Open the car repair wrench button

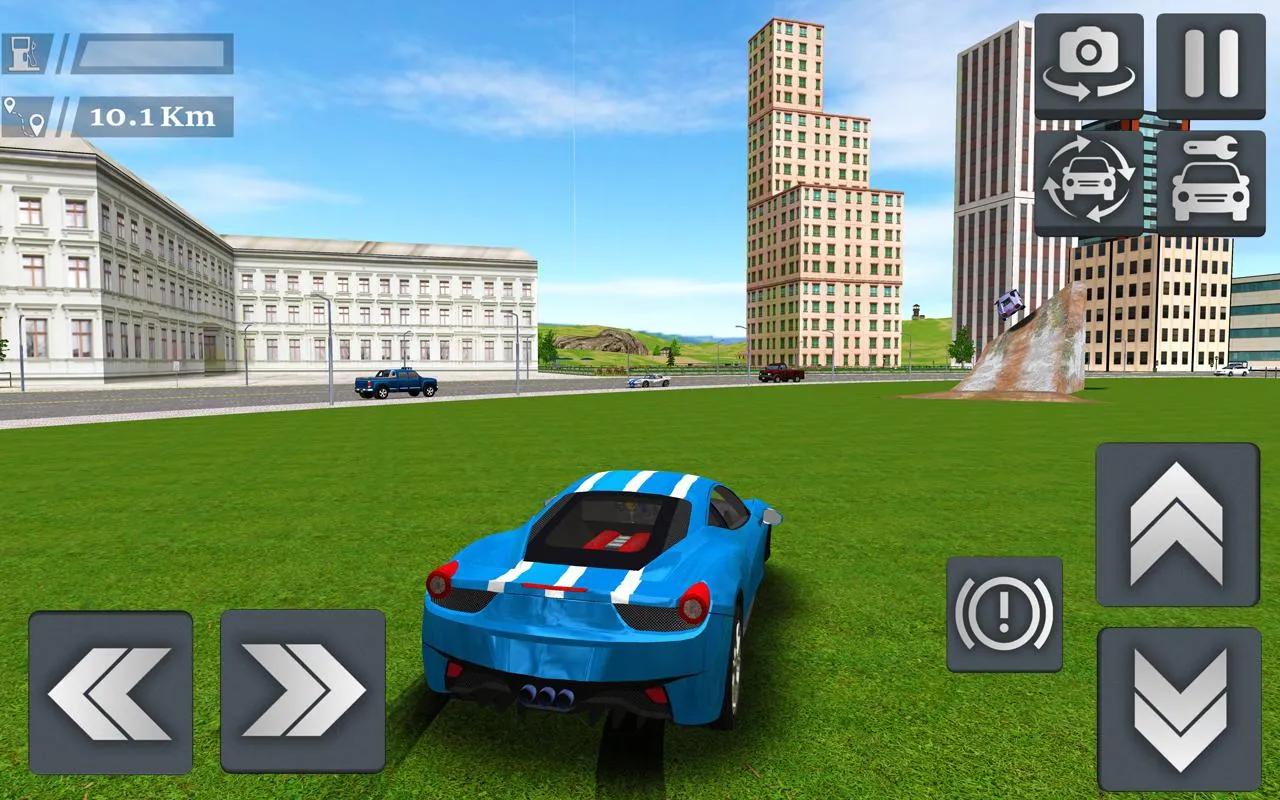click(x=1210, y=183)
